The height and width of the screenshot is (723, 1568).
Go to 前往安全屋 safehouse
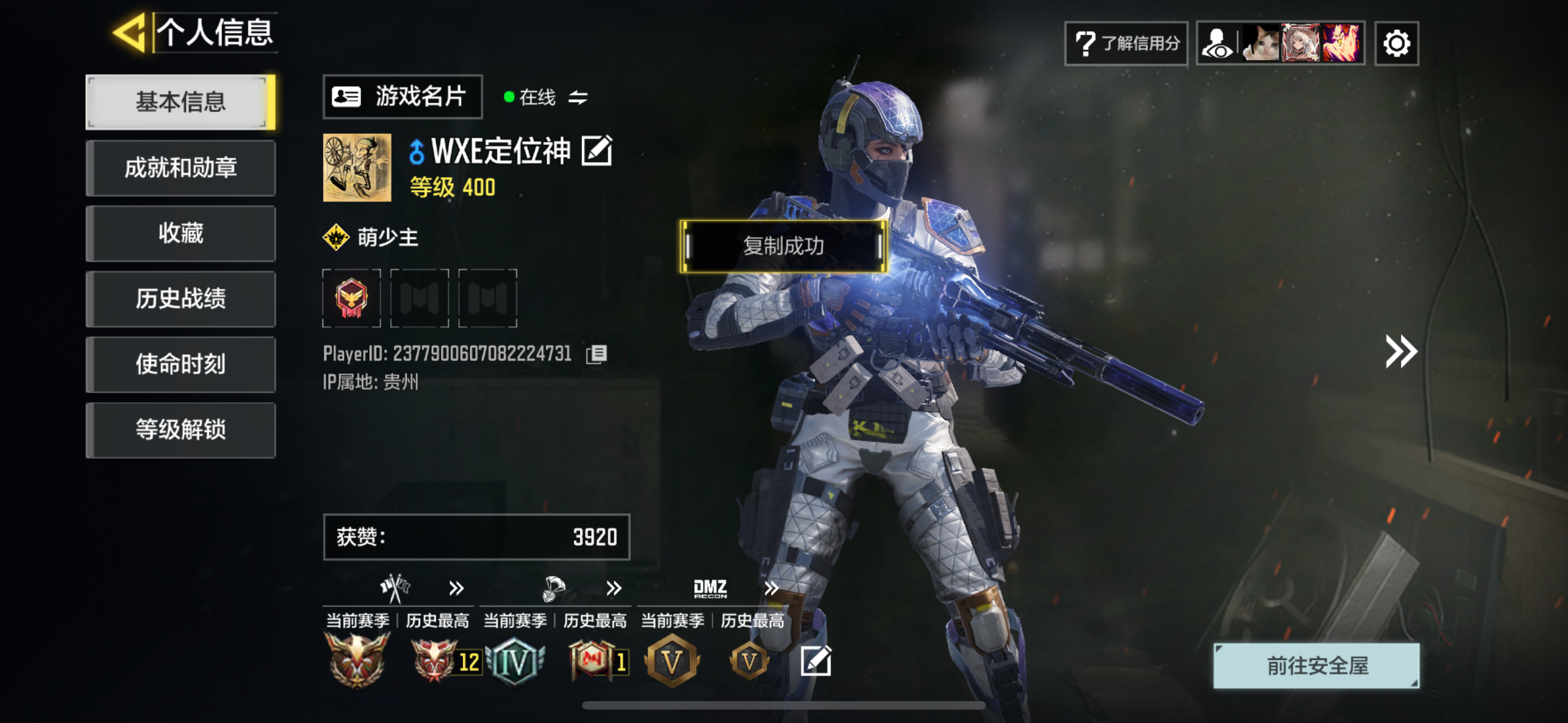coord(1317,665)
